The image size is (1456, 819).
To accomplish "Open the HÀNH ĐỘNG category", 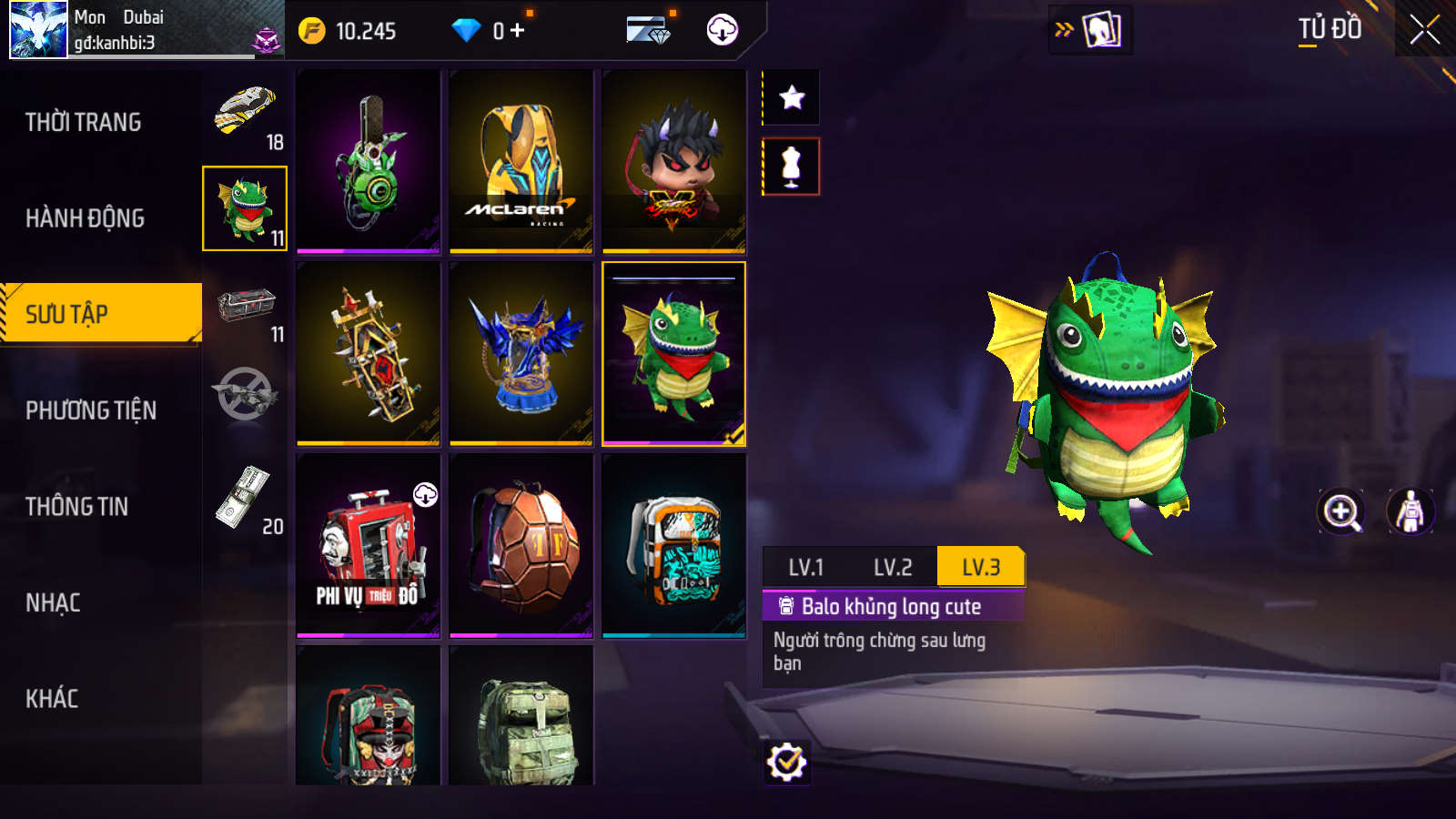I will pyautogui.click(x=85, y=218).
